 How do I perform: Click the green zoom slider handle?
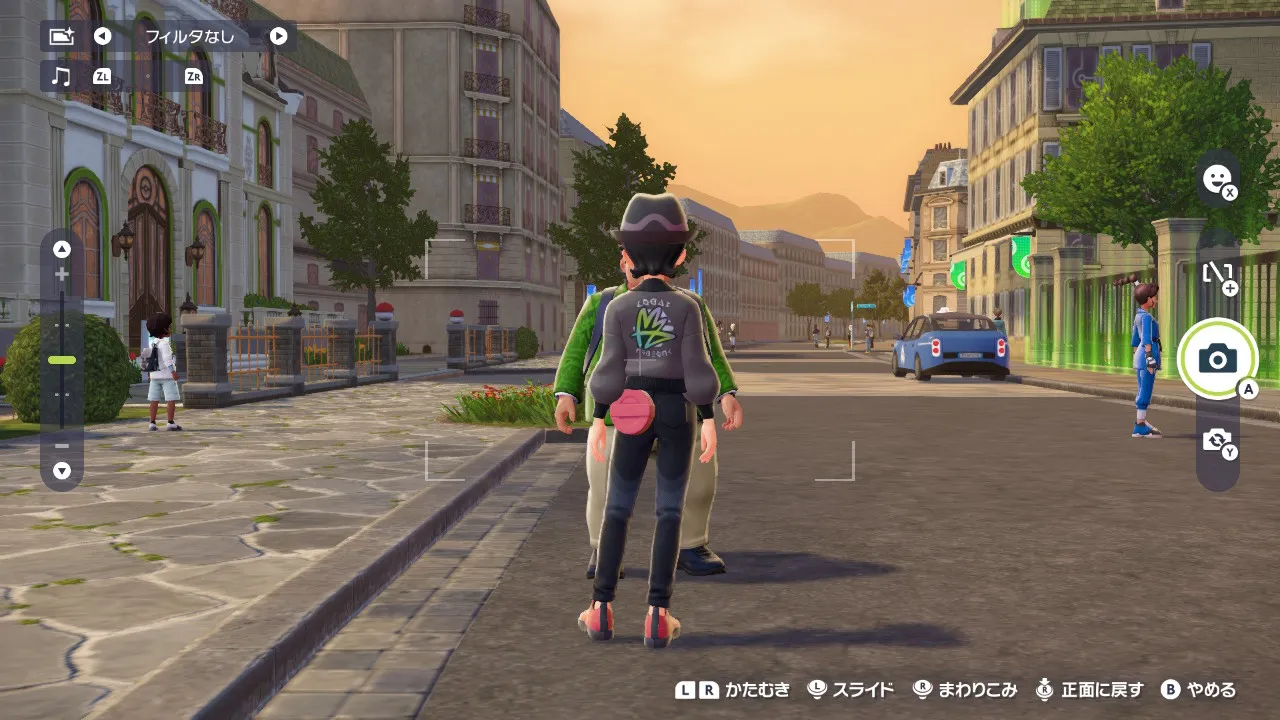point(62,360)
